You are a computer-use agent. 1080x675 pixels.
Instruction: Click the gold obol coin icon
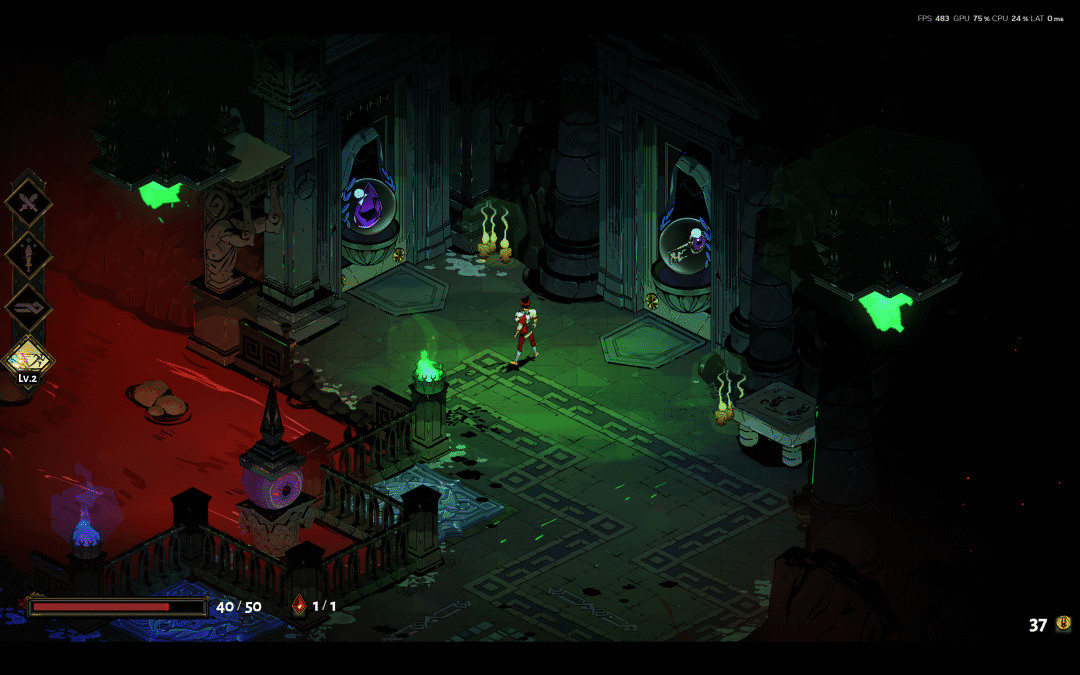pyautogui.click(x=1063, y=624)
